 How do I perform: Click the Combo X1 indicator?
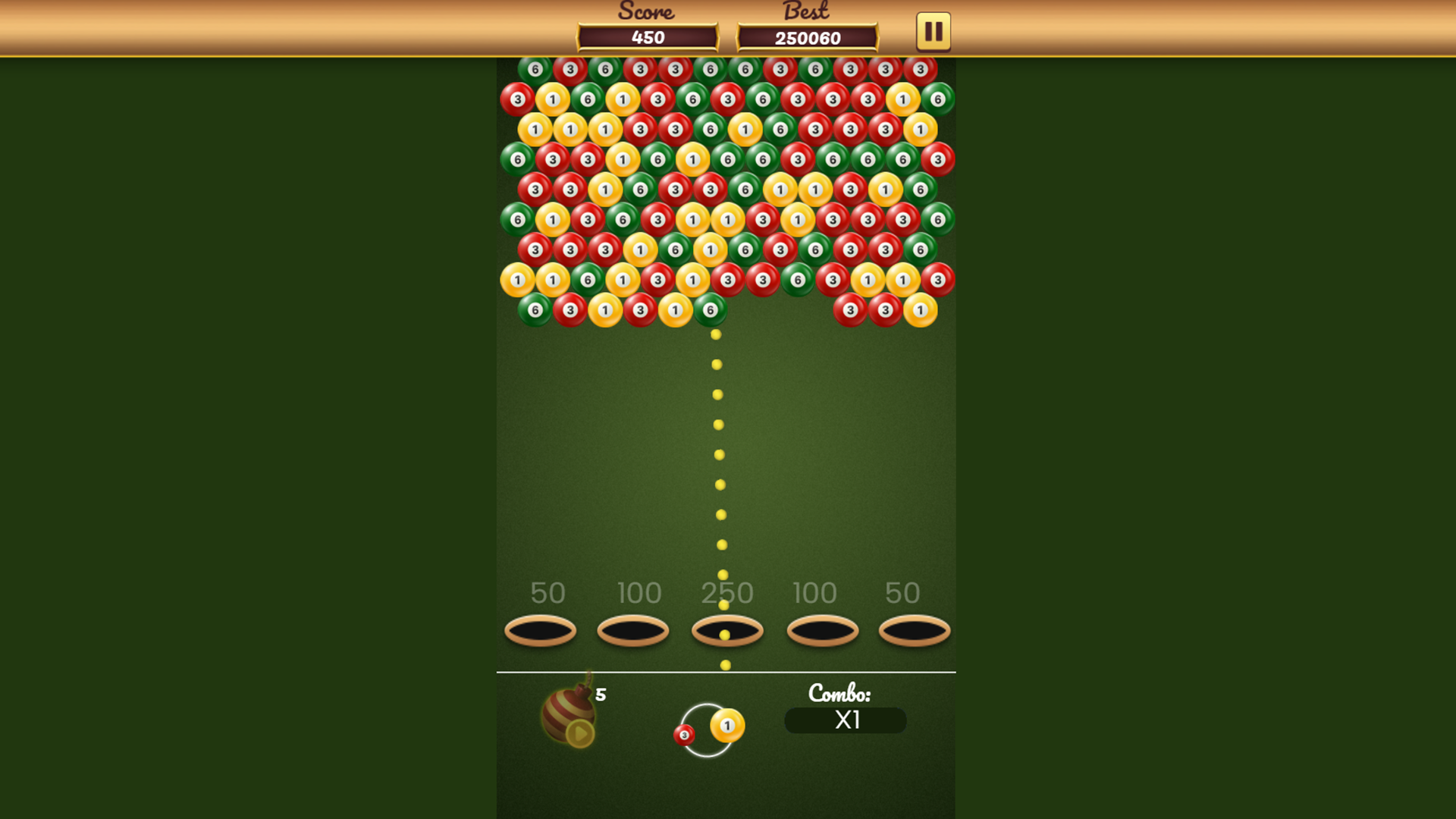pyautogui.click(x=845, y=721)
